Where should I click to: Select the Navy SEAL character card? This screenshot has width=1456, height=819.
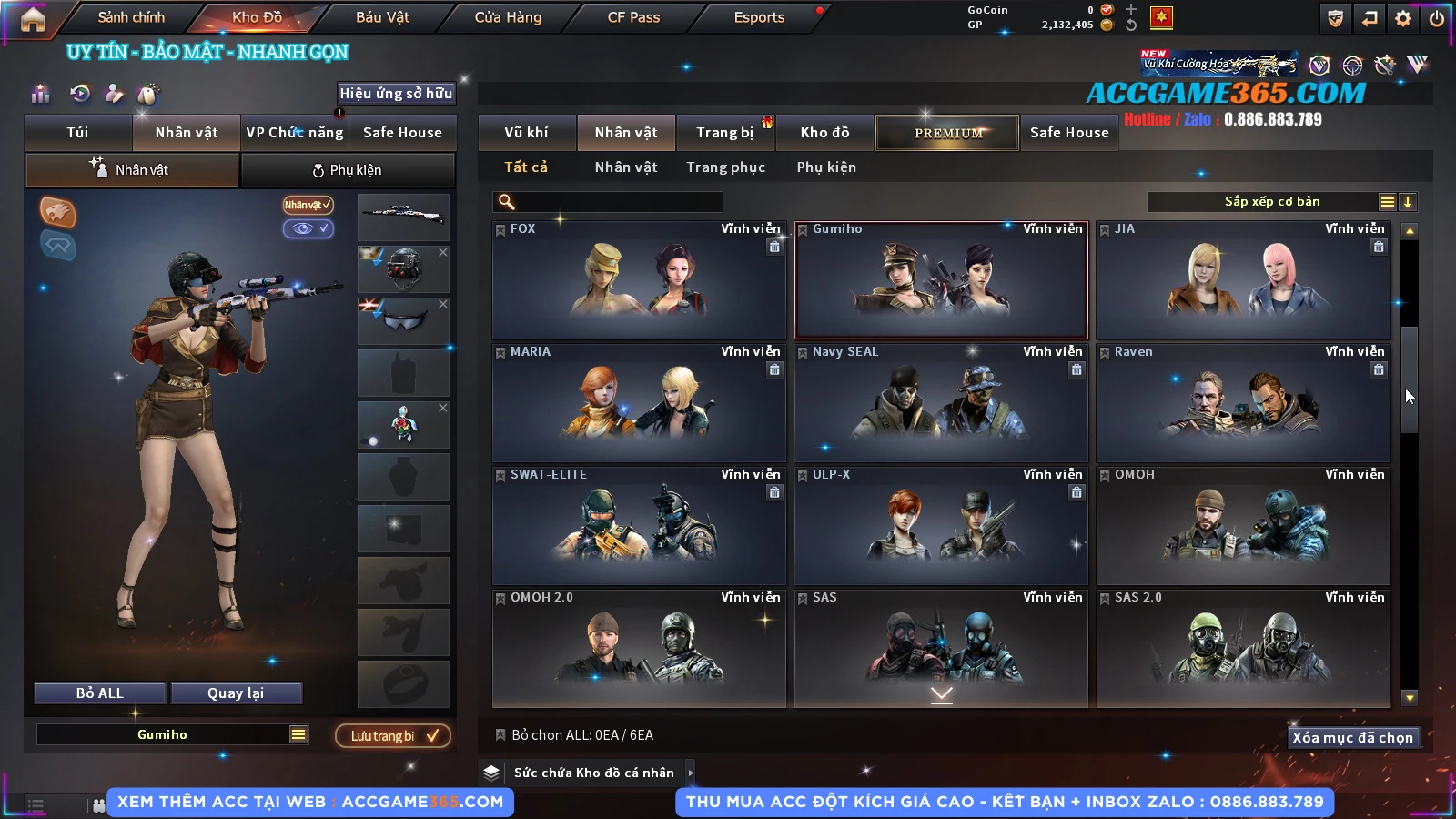941,403
